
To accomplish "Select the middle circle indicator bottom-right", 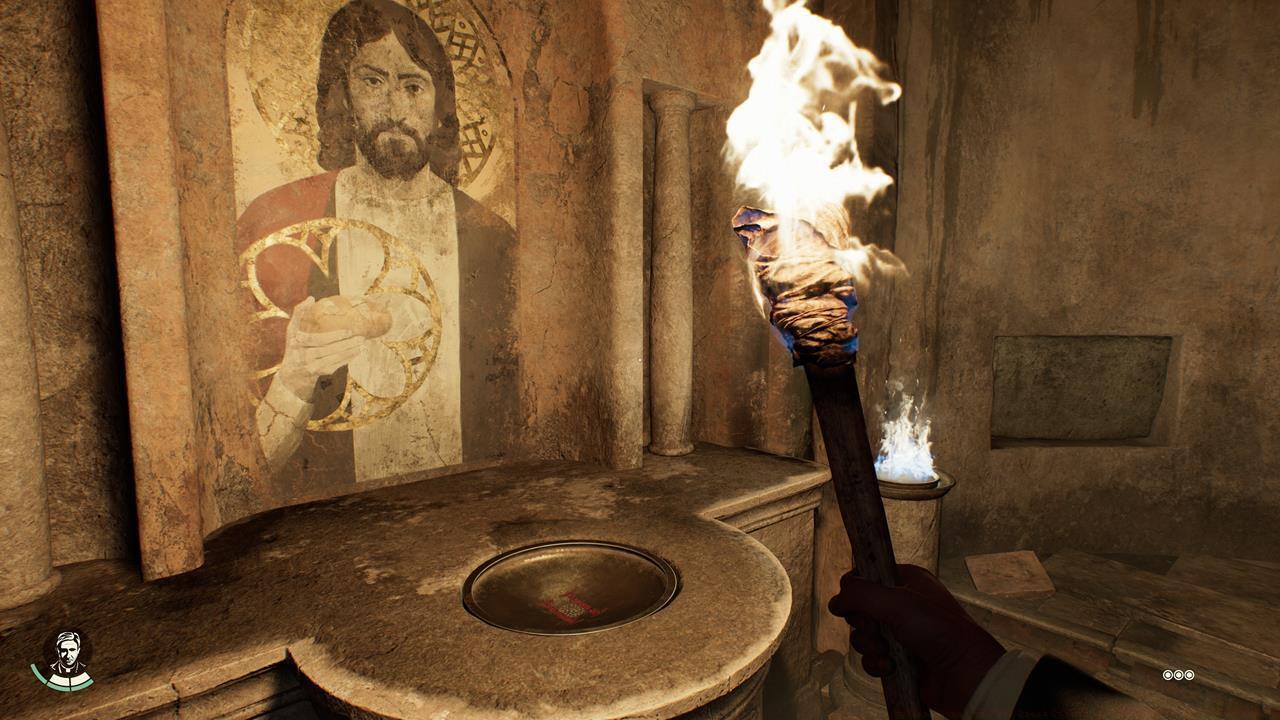I will (x=1178, y=676).
